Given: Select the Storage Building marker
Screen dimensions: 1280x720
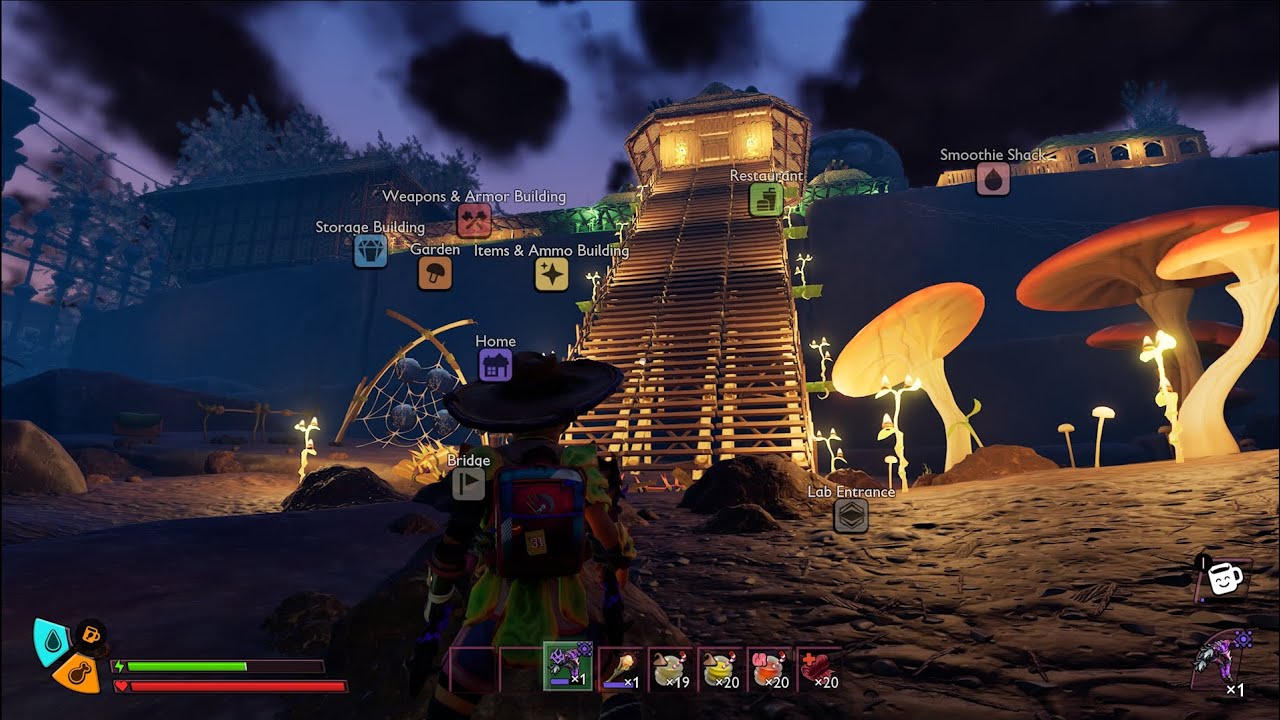Looking at the screenshot, I should (370, 250).
